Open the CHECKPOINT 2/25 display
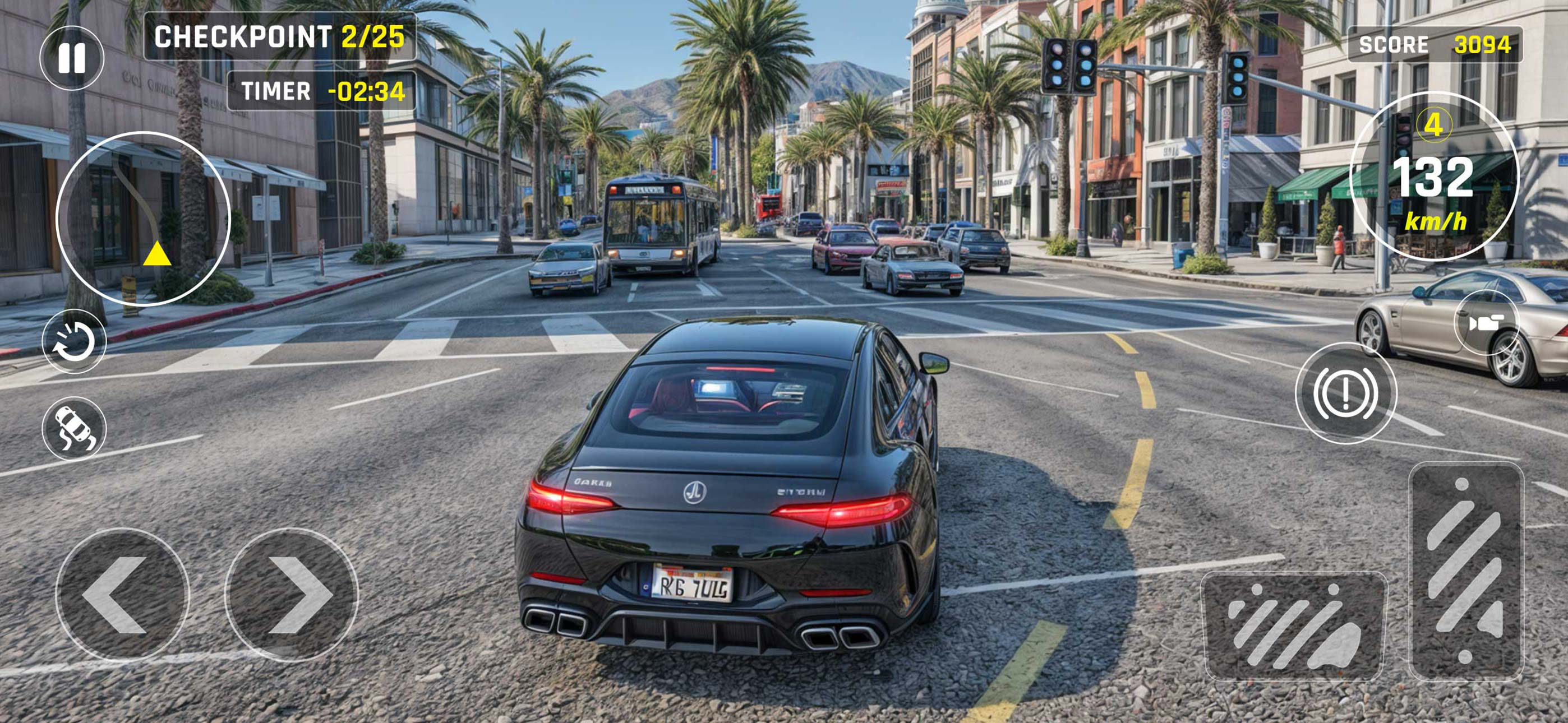This screenshot has height=723, width=1568. [x=279, y=38]
